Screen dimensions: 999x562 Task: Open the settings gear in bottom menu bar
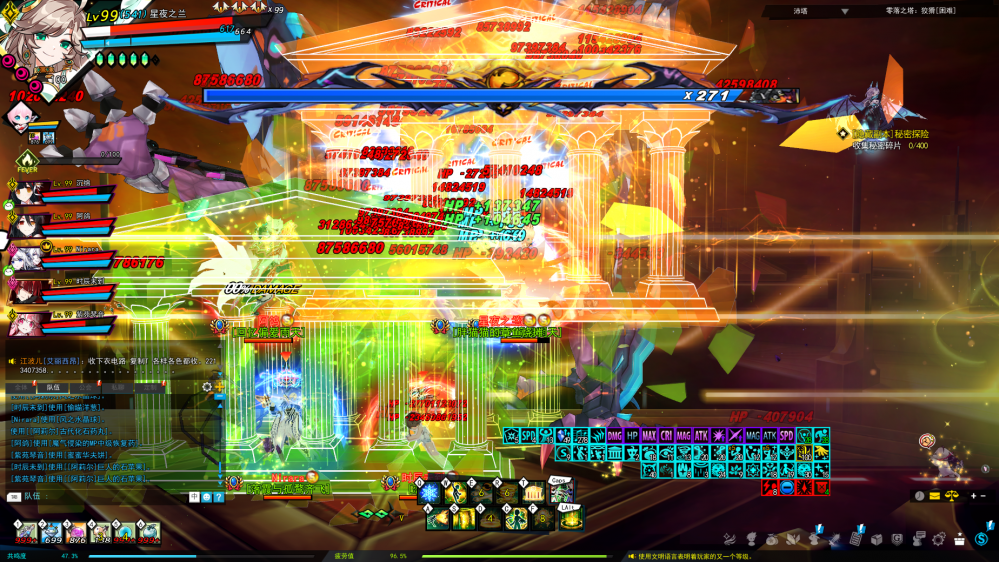(x=938, y=539)
